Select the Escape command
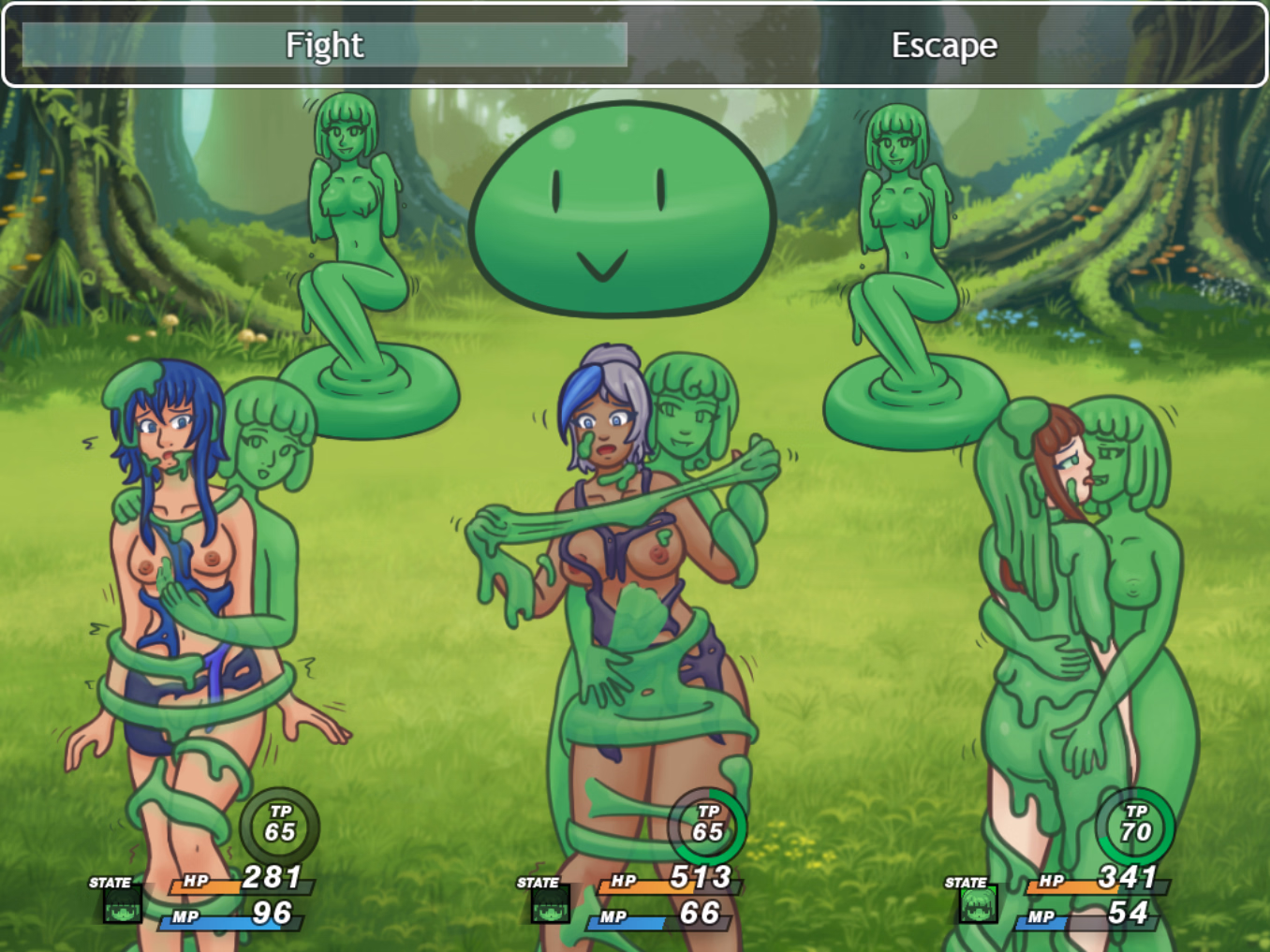The height and width of the screenshot is (952, 1270). (x=944, y=44)
